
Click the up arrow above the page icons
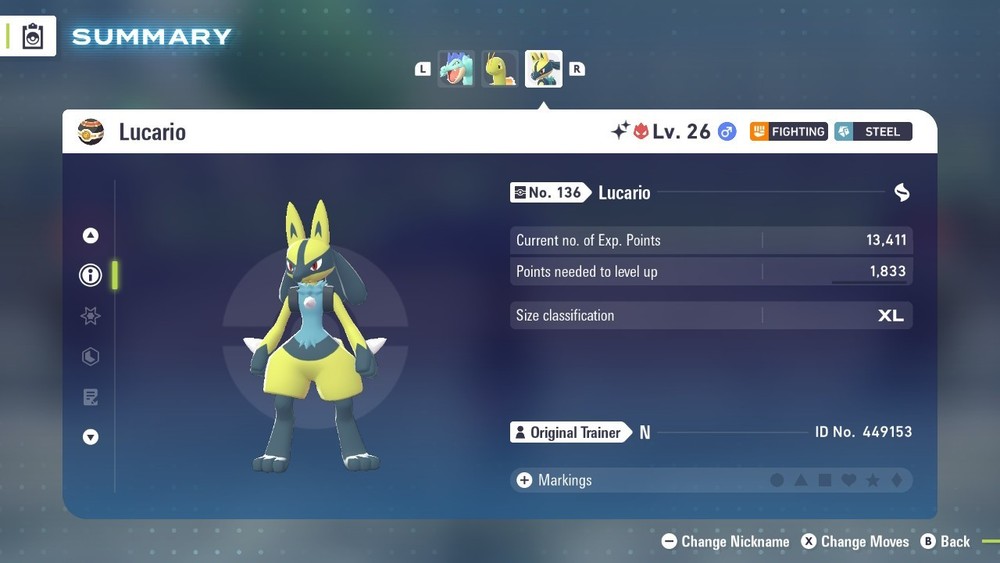coord(91,236)
